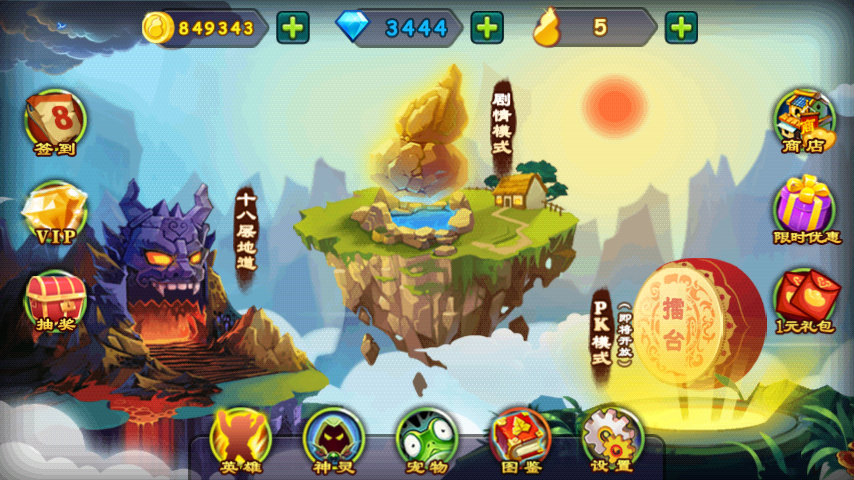Open the 英雄 heroes menu
854x480 pixels.
click(x=241, y=441)
